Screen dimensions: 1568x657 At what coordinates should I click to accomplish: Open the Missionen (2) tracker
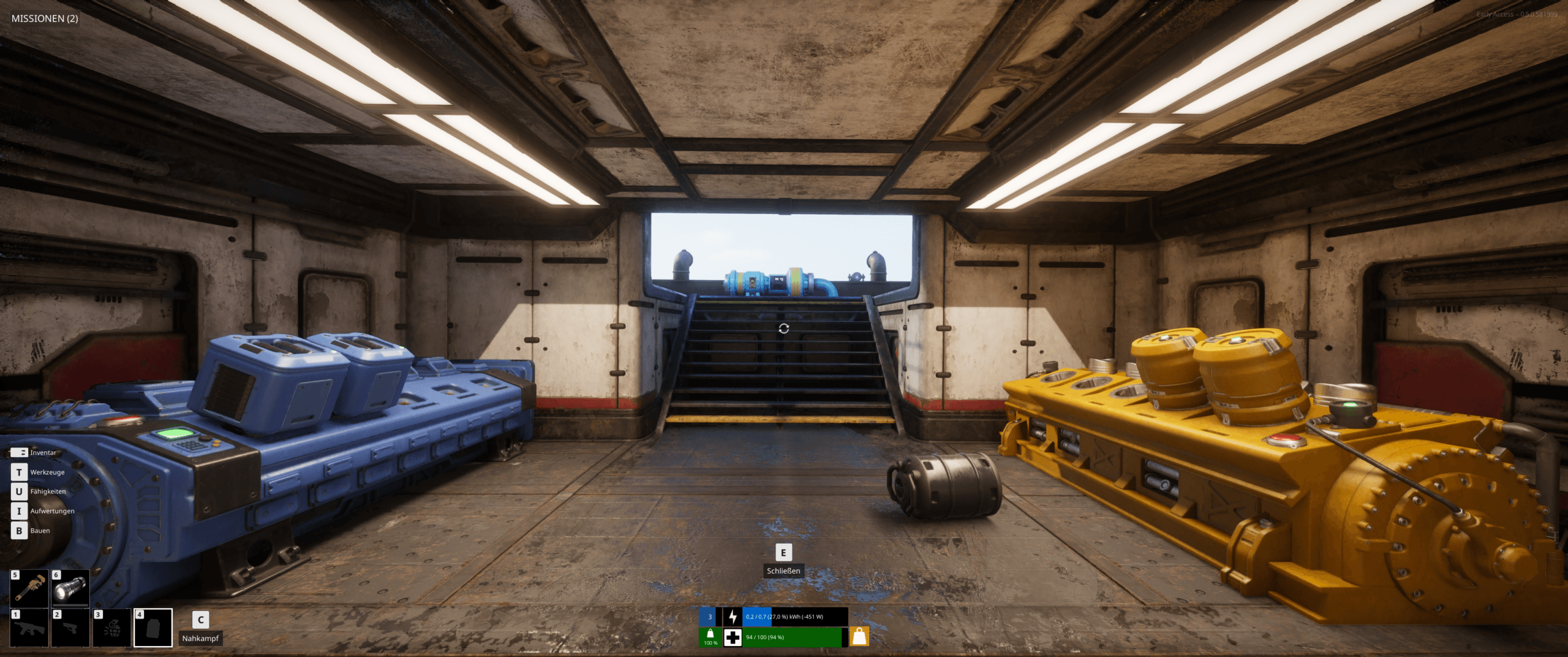coord(45,18)
